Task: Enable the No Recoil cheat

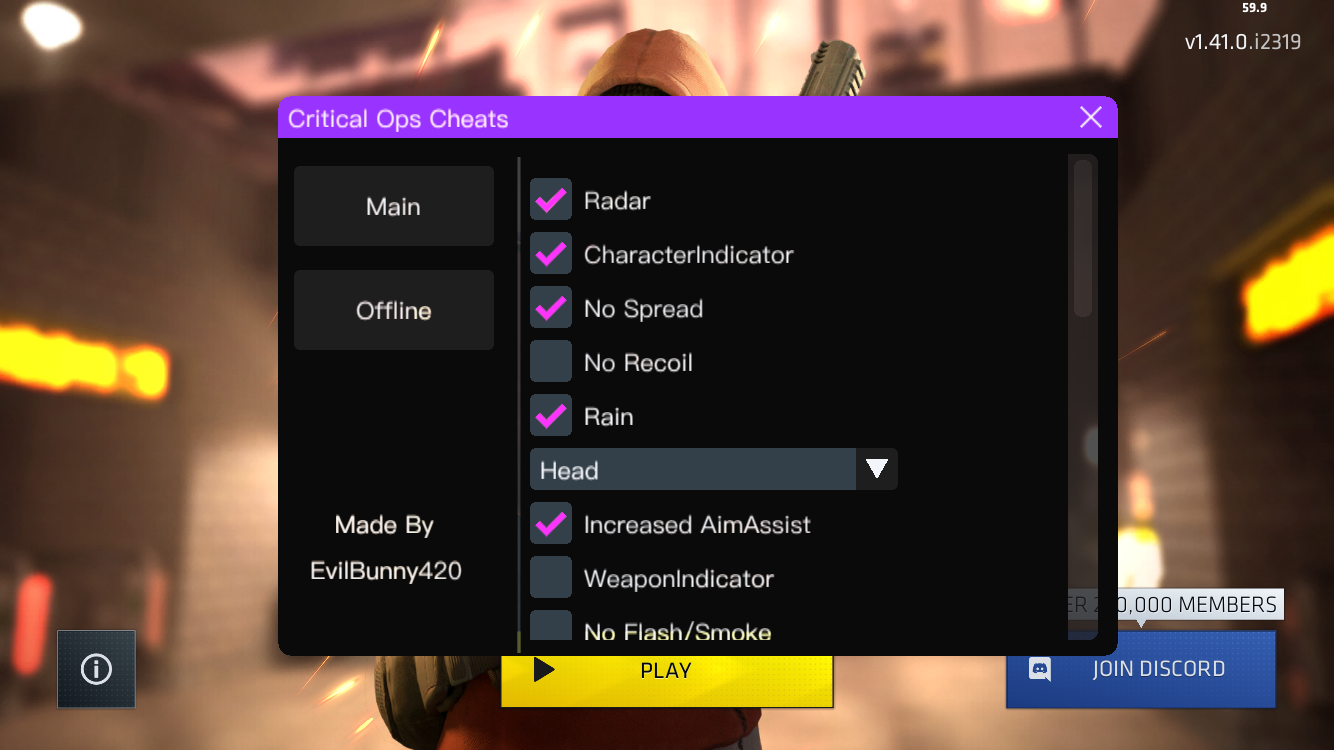Action: (x=550, y=361)
